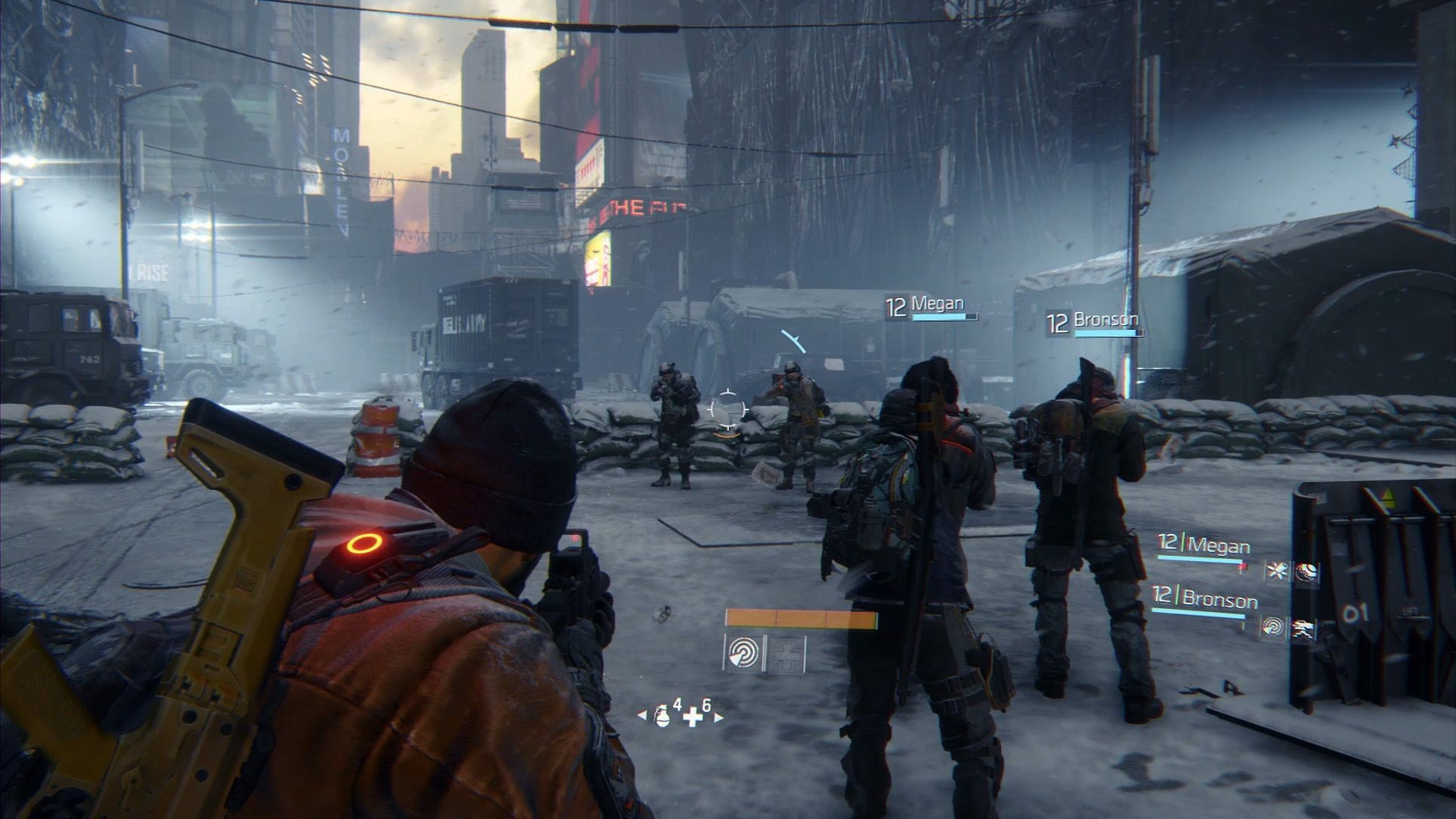
Task: Click Bronson's turret skill icon
Action: point(1304,627)
